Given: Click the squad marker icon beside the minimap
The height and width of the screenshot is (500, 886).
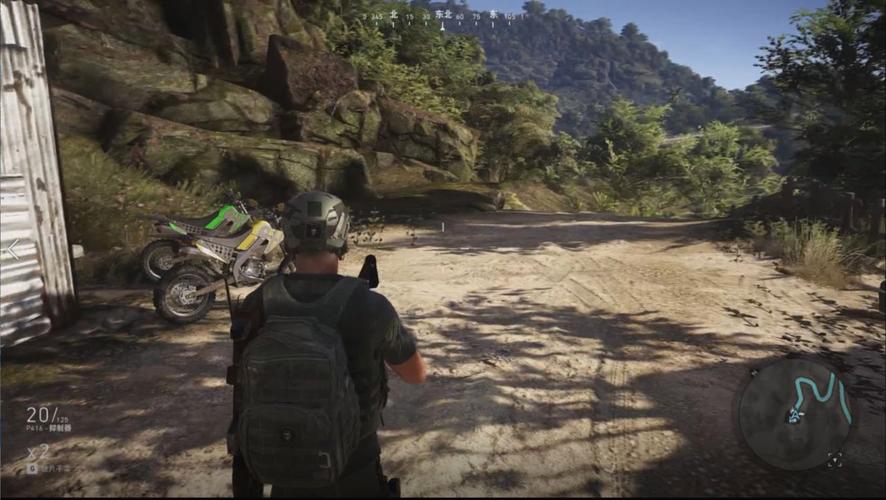Looking at the screenshot, I should click(834, 460).
